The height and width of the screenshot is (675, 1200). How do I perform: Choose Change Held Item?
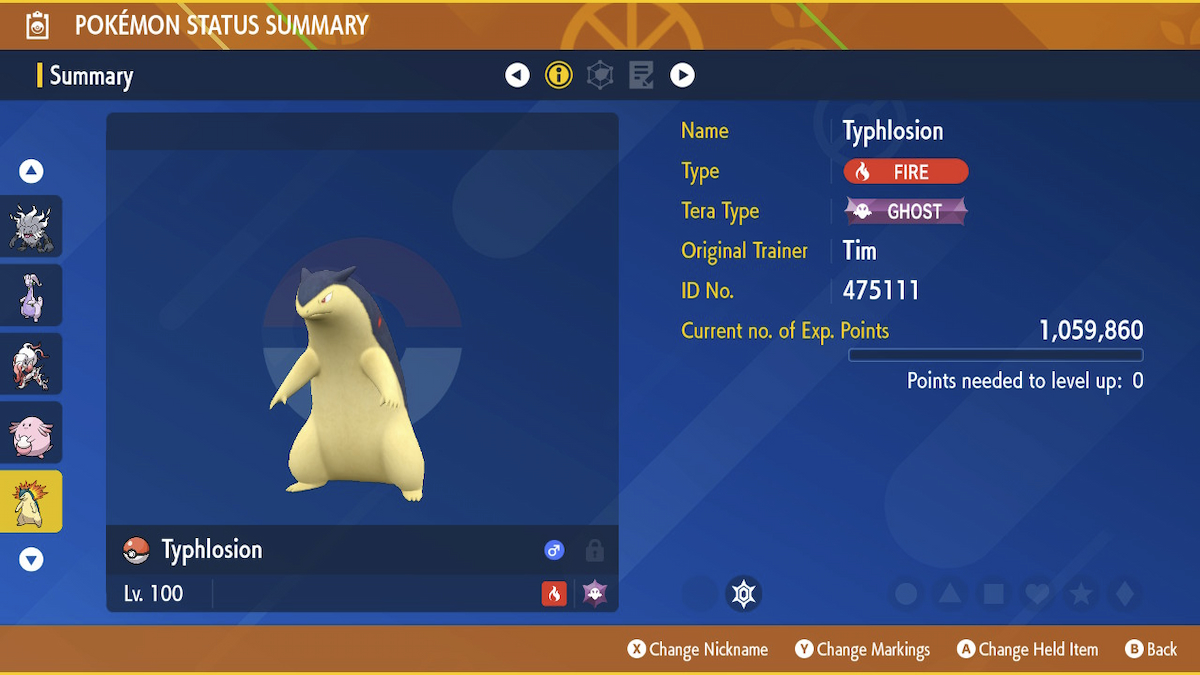[x=1027, y=650]
